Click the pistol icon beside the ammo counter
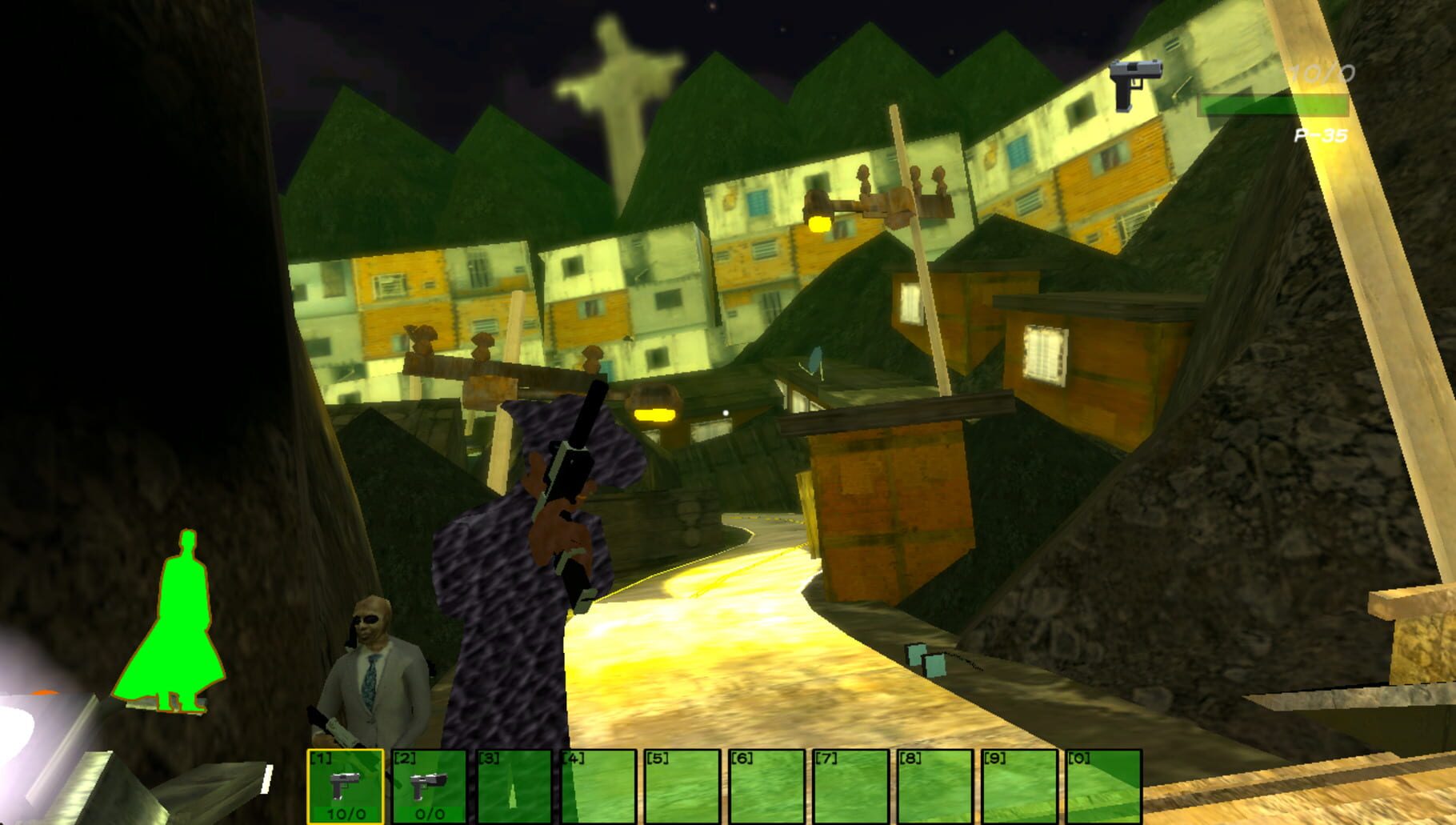This screenshot has width=1456, height=825. (x=1134, y=80)
